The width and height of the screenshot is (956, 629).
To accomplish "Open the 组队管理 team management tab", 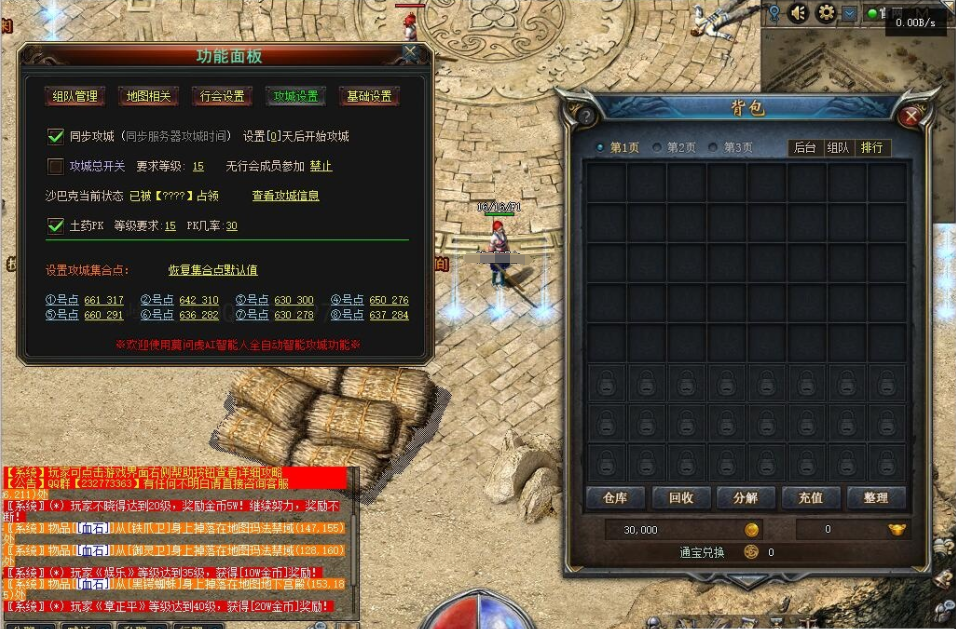I will [x=76, y=97].
